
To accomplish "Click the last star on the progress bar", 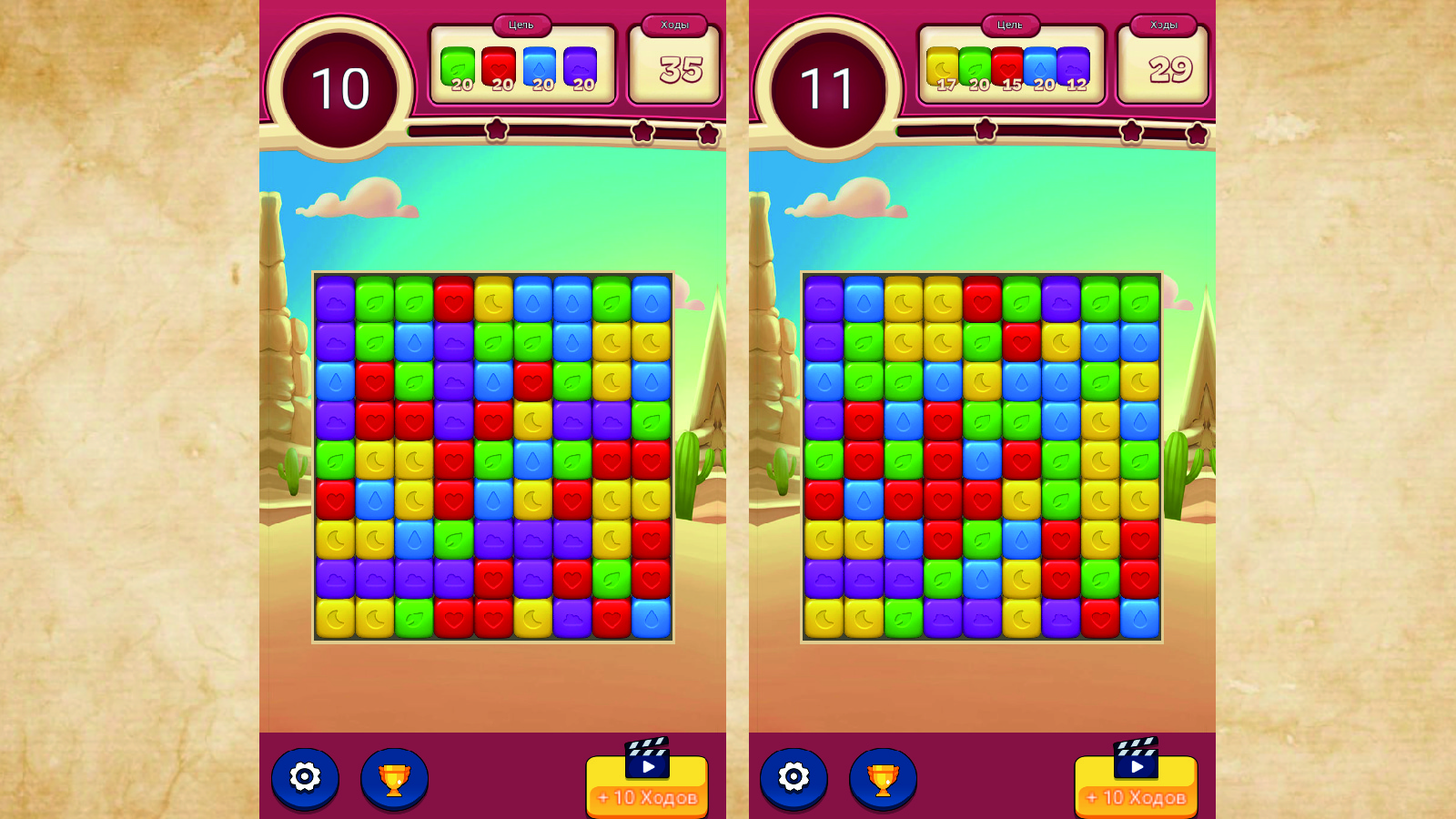I will click(707, 134).
